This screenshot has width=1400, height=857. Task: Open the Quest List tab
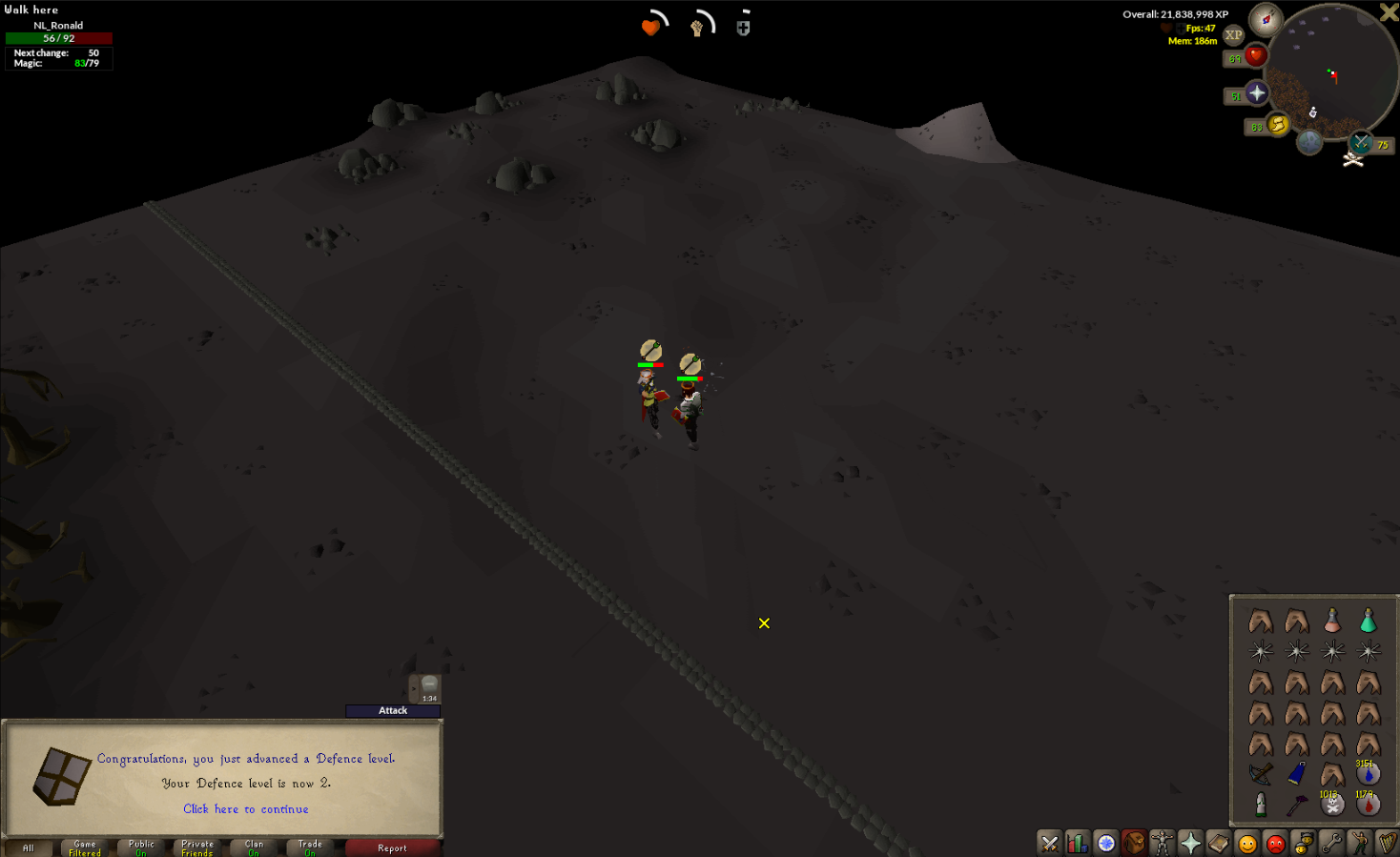tap(1105, 843)
